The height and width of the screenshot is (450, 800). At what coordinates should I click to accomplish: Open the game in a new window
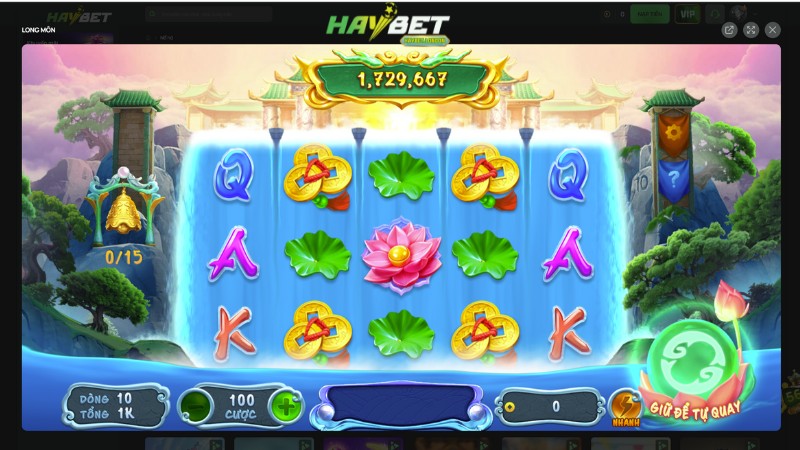coord(730,31)
